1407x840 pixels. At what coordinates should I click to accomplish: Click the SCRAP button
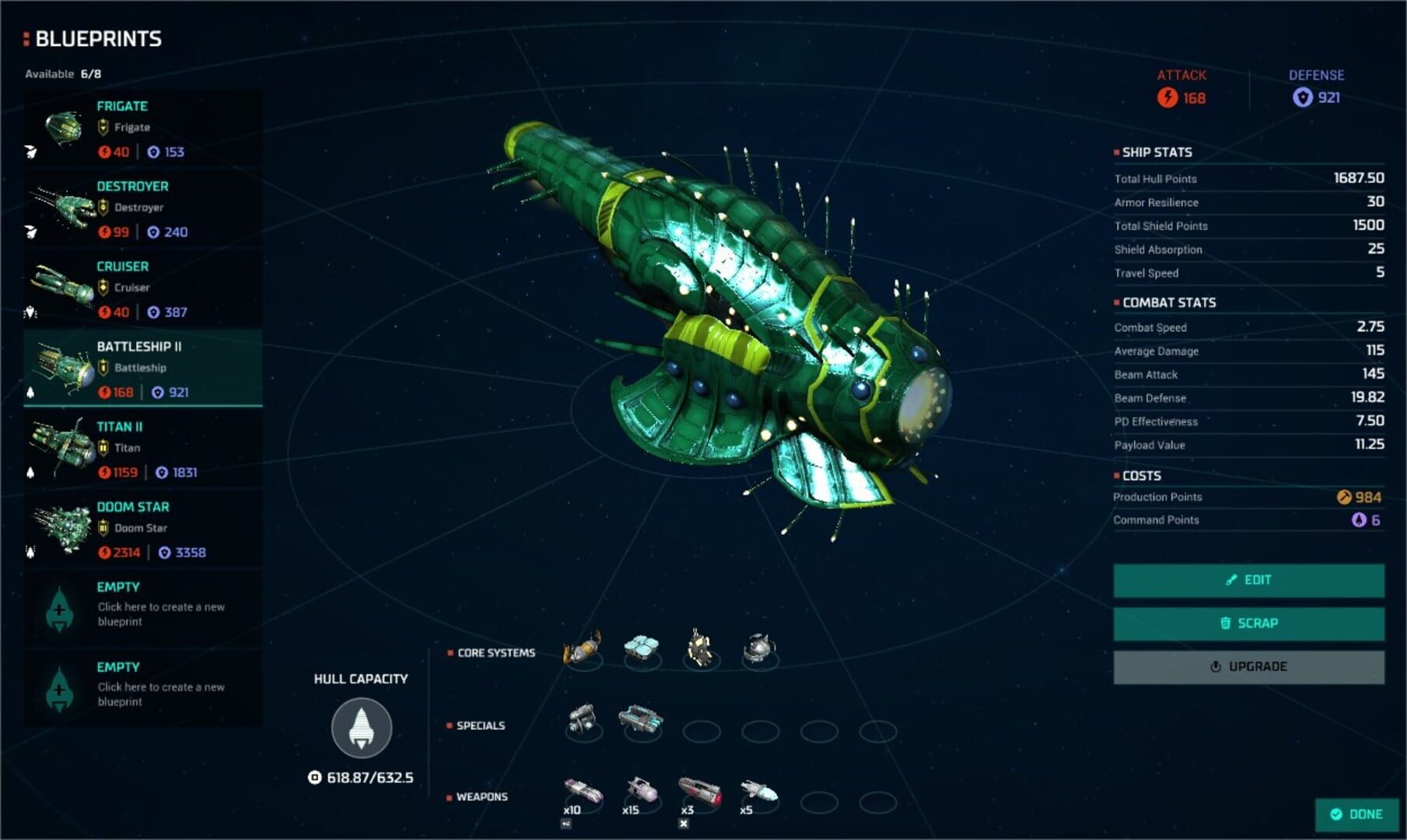point(1247,623)
